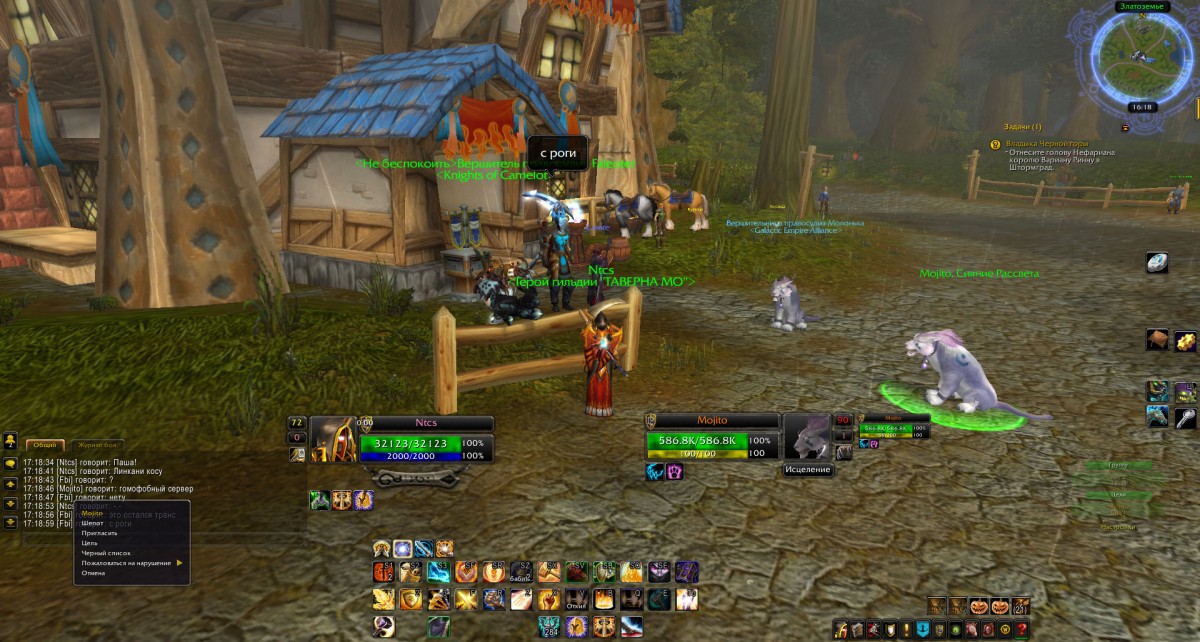Select the "Общий" chat tab
Screen dimensions: 1200x642
[x=44, y=445]
